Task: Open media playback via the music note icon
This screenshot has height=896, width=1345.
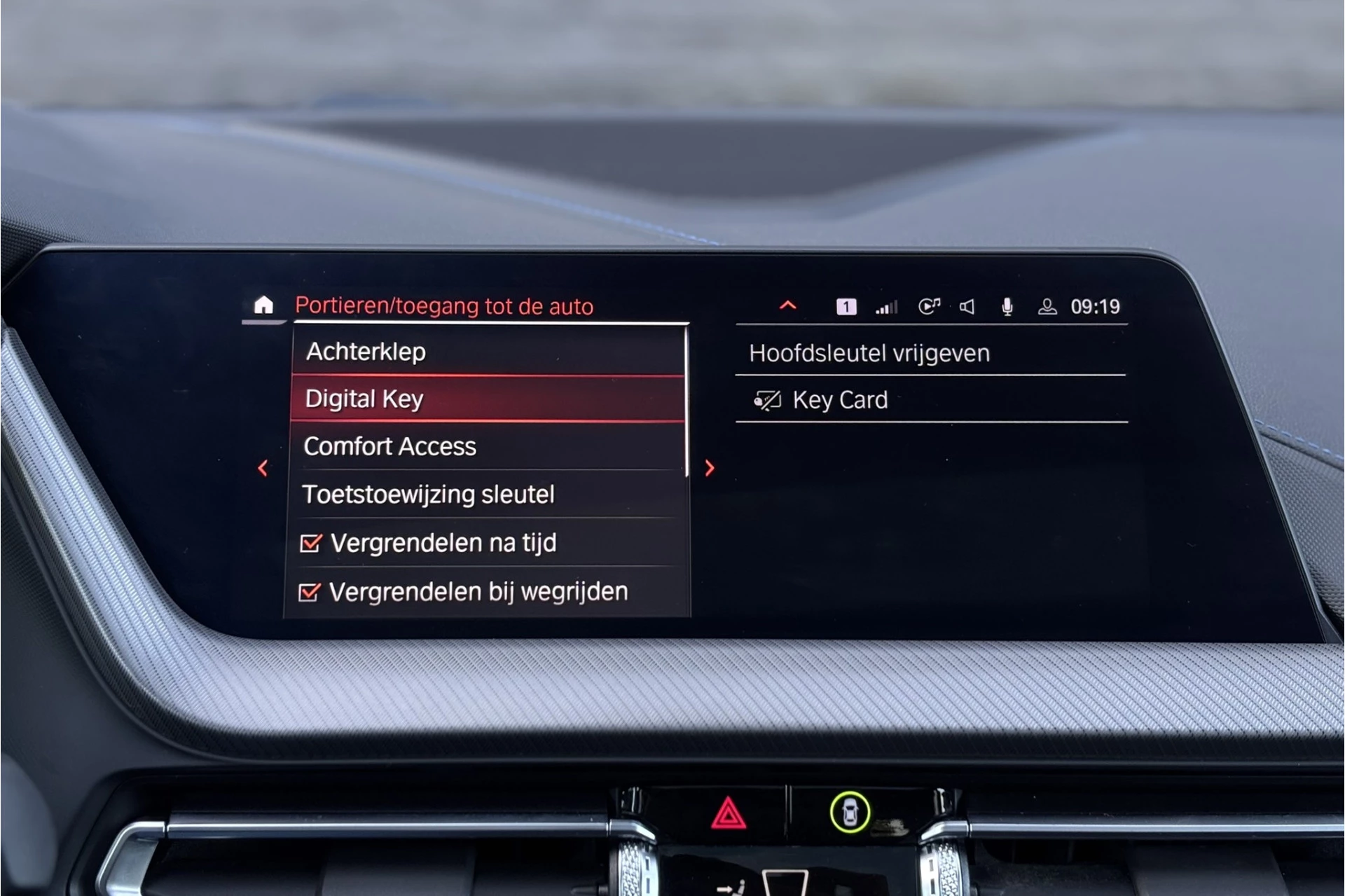Action: (929, 306)
